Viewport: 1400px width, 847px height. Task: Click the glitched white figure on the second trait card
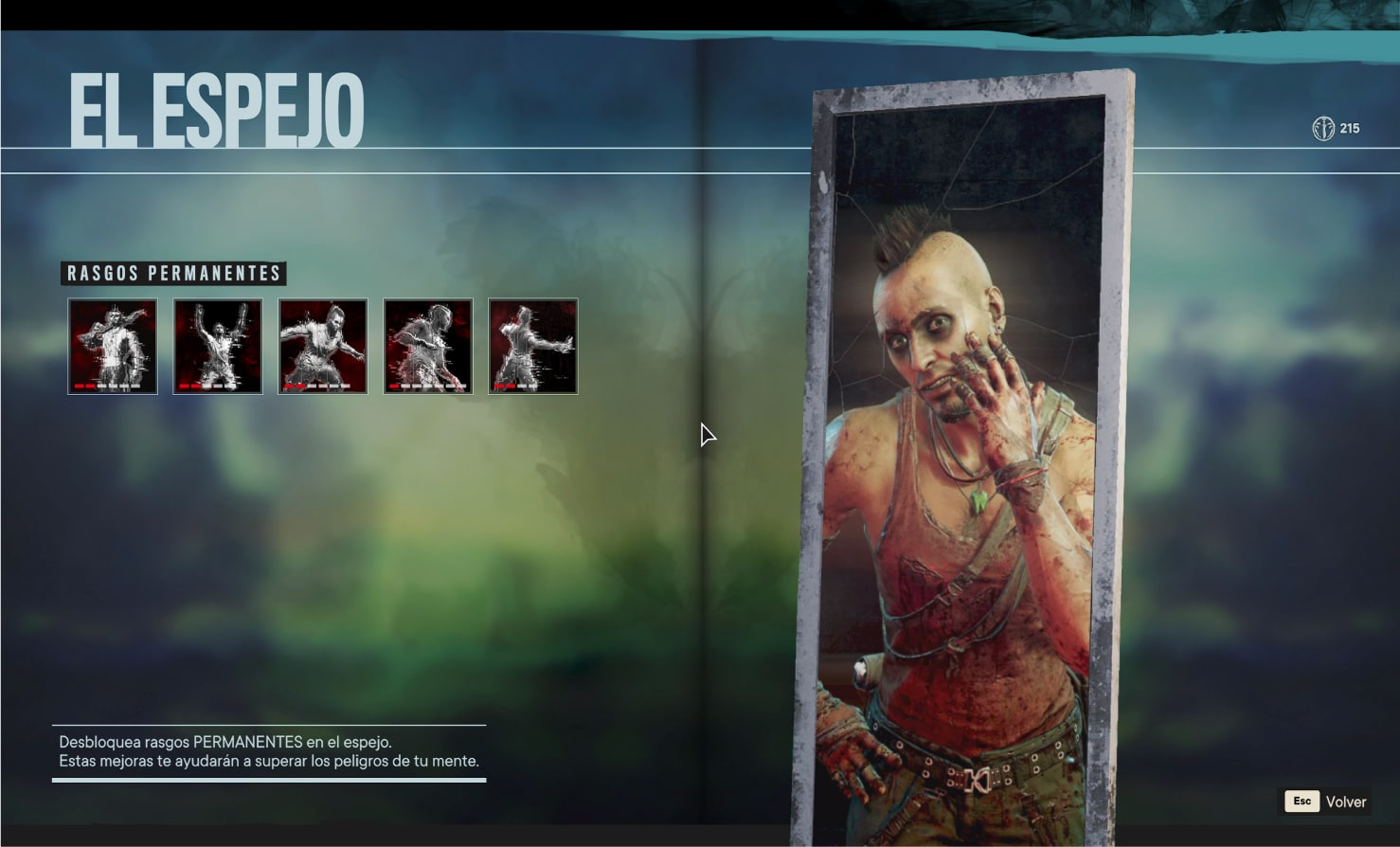coord(217,341)
